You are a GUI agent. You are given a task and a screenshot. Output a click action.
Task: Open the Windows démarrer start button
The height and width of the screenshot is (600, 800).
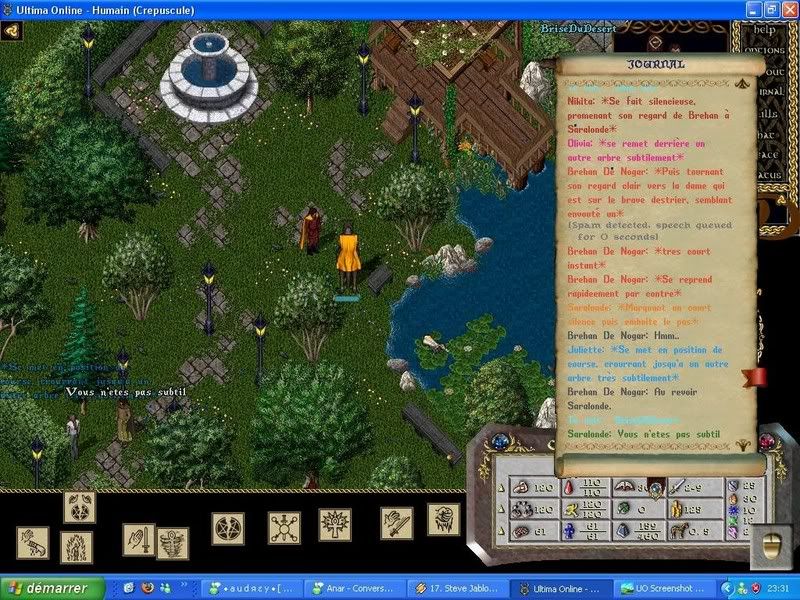tap(52, 589)
